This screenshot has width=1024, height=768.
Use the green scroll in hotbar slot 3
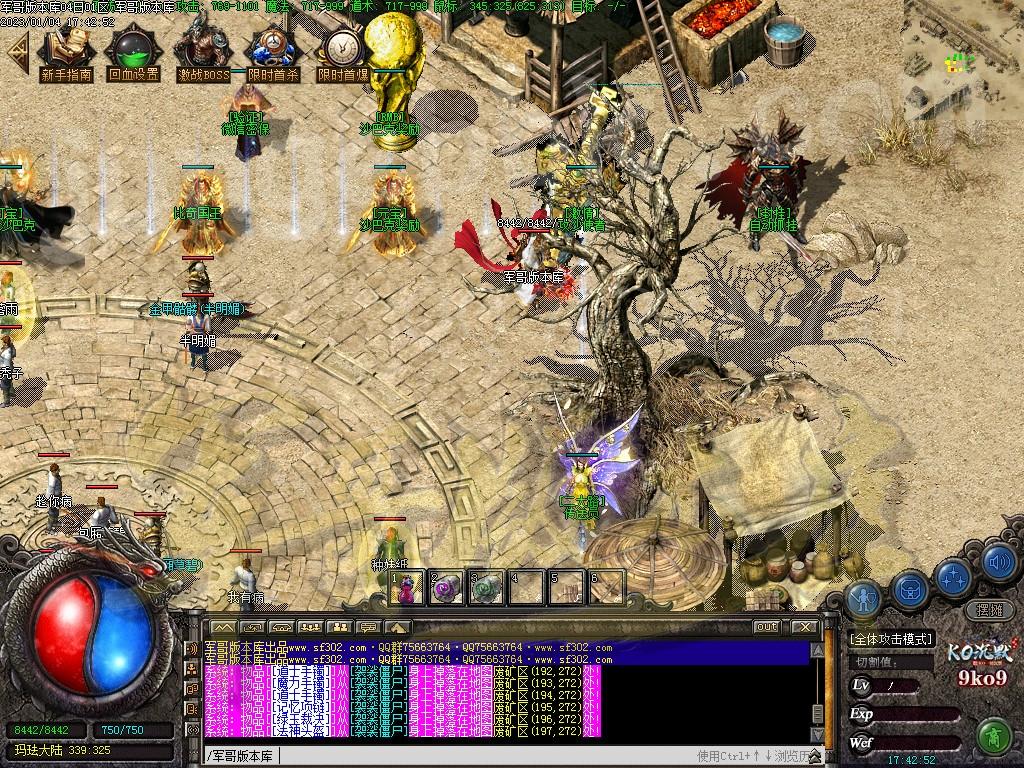click(x=487, y=588)
